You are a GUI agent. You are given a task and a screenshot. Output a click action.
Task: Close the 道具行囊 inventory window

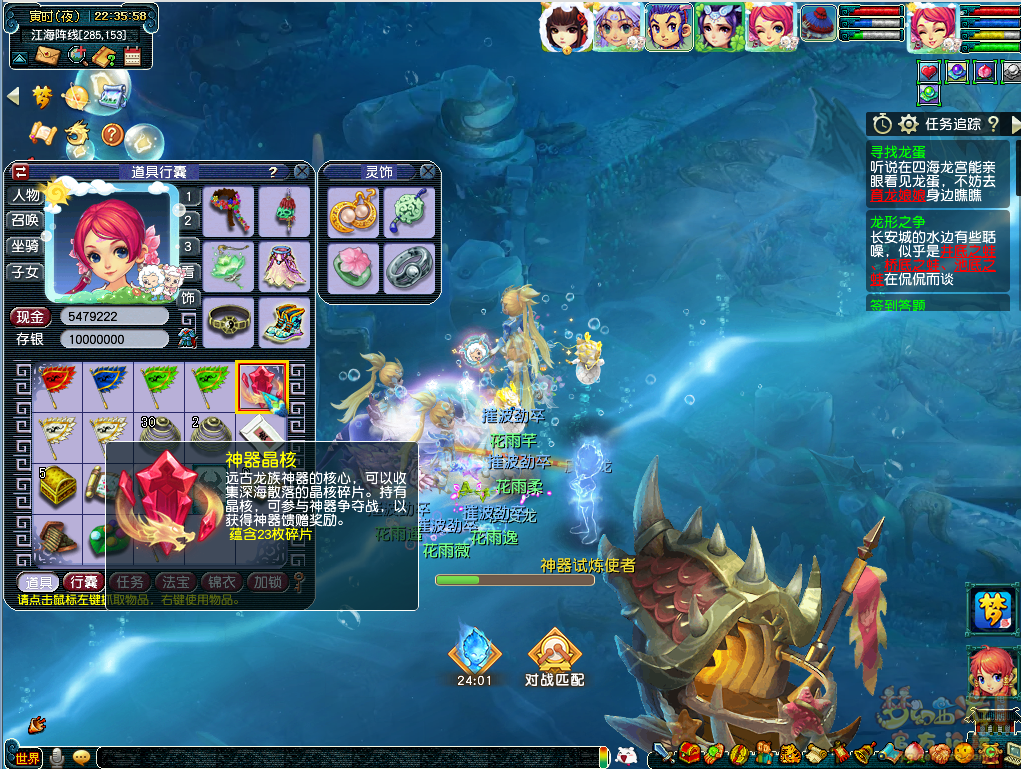pyautogui.click(x=301, y=172)
